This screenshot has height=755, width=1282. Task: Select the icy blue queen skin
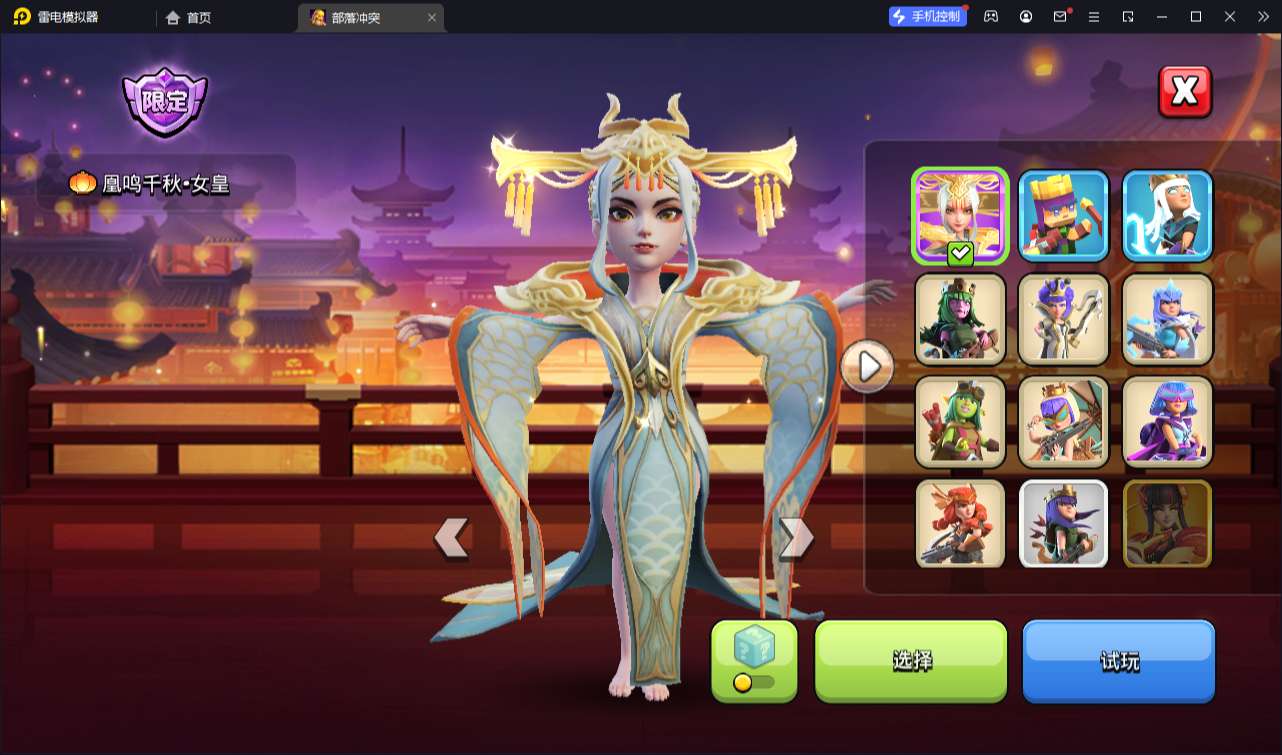point(1167,319)
